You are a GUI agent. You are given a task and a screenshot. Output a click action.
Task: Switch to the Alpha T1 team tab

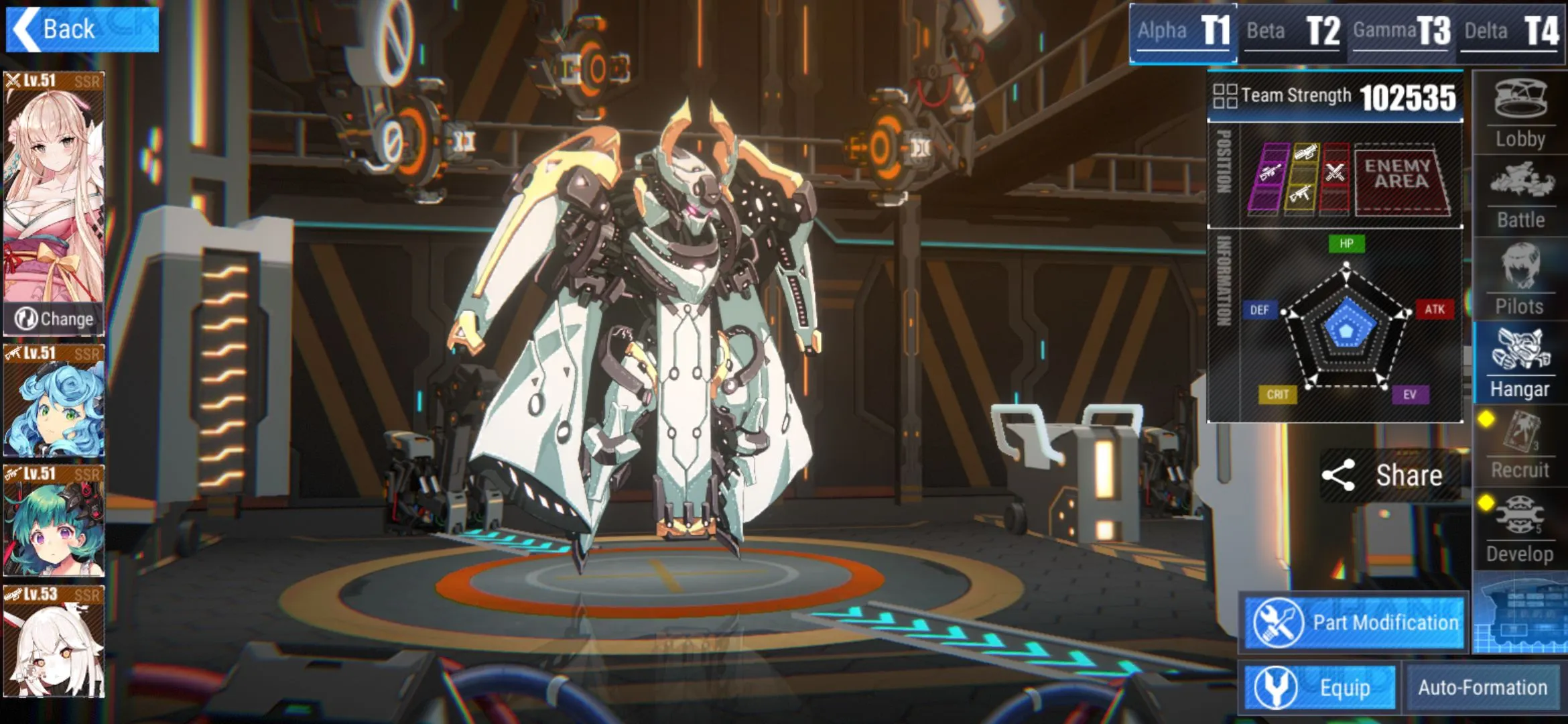[1183, 32]
